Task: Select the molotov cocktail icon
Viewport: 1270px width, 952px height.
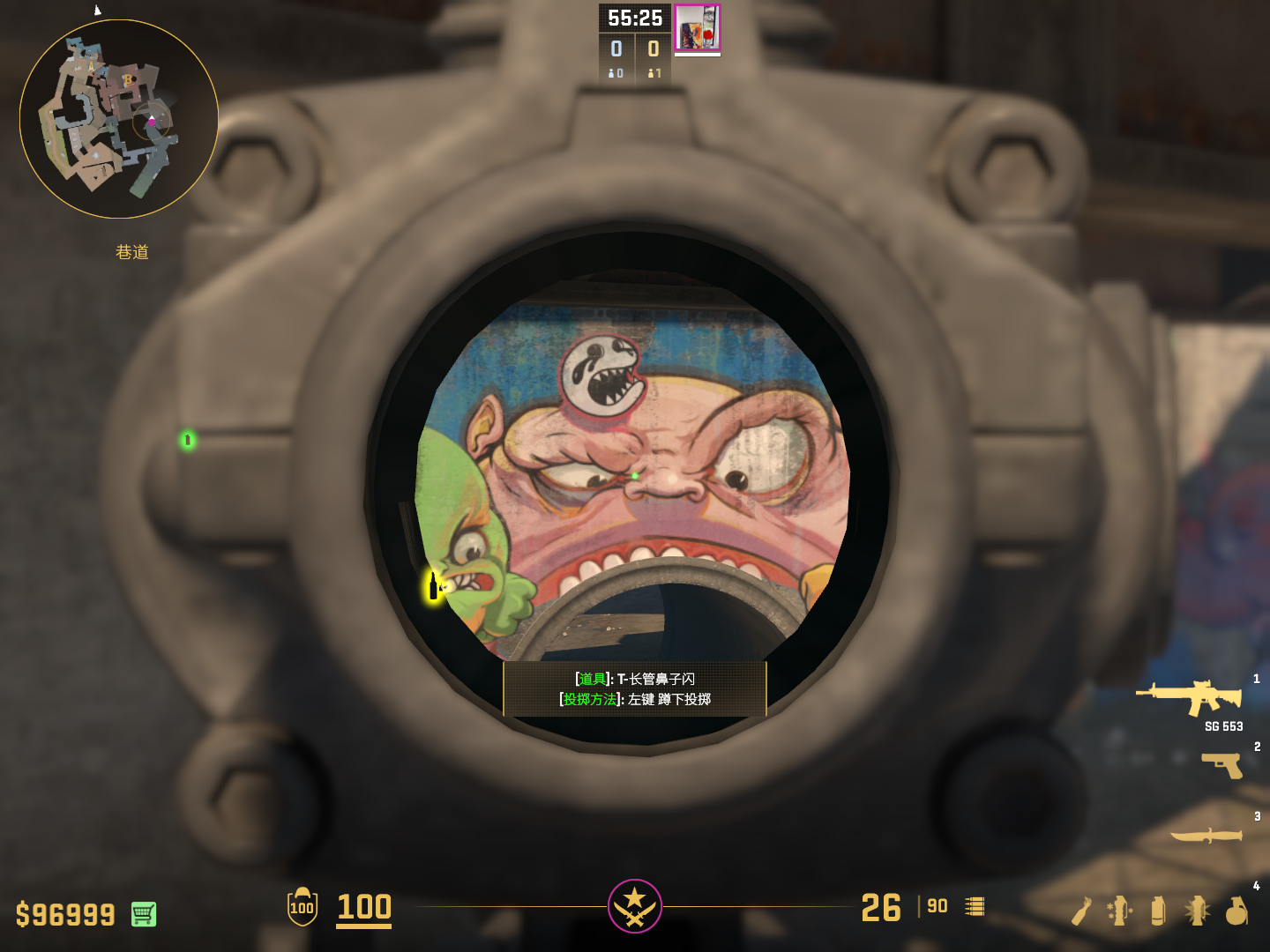Action: point(1081,911)
